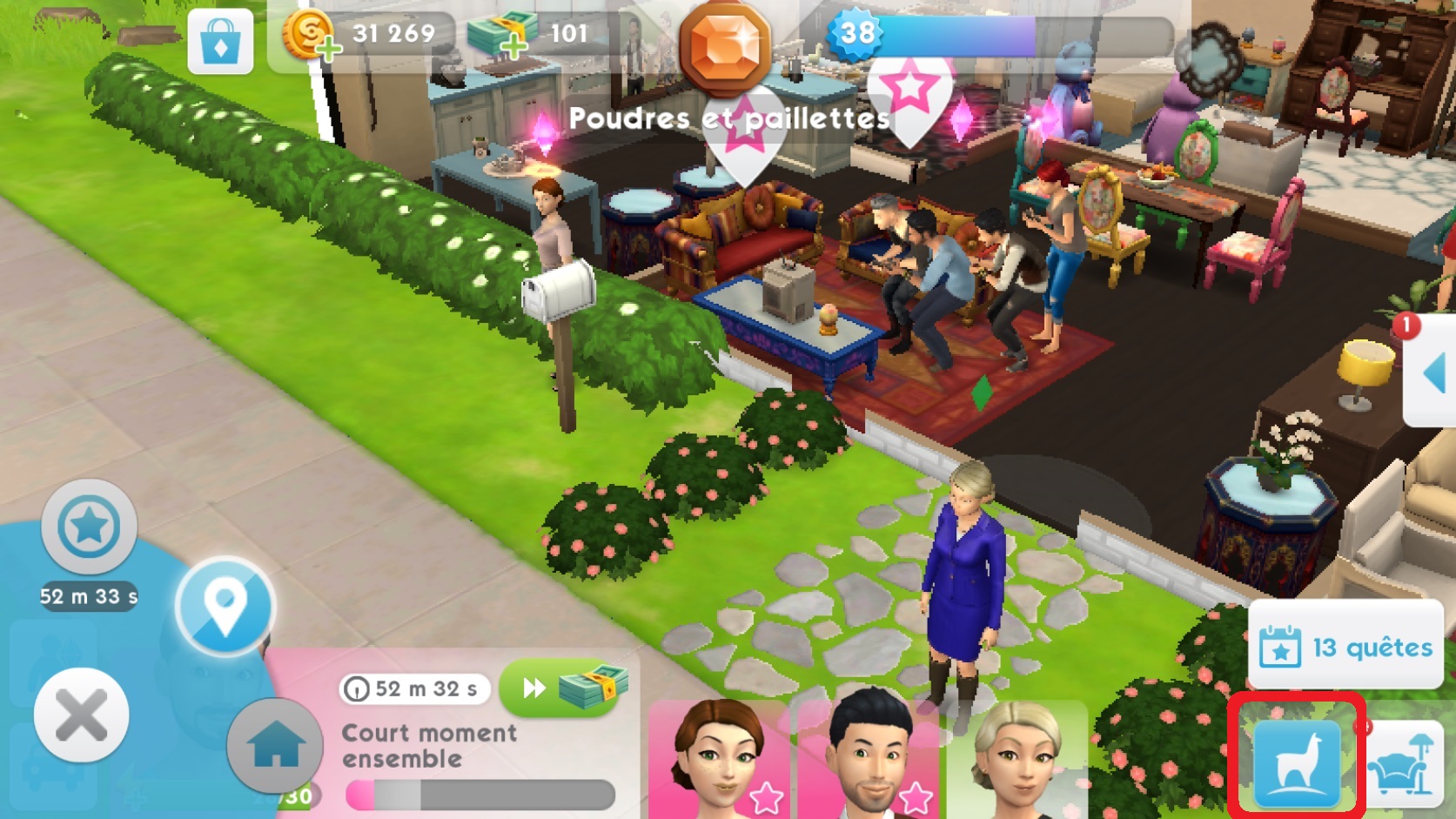Tap the pink star quest marker above the sofa
Viewport: 1456px width, 819px height.
(x=910, y=87)
